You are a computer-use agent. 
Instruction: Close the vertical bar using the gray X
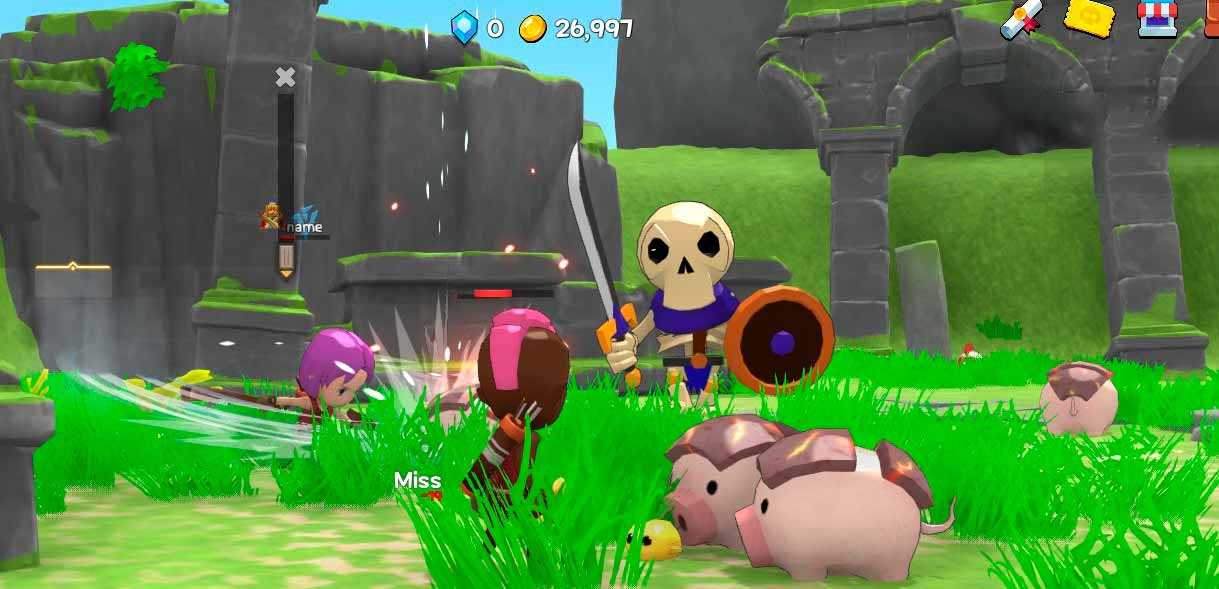click(286, 77)
